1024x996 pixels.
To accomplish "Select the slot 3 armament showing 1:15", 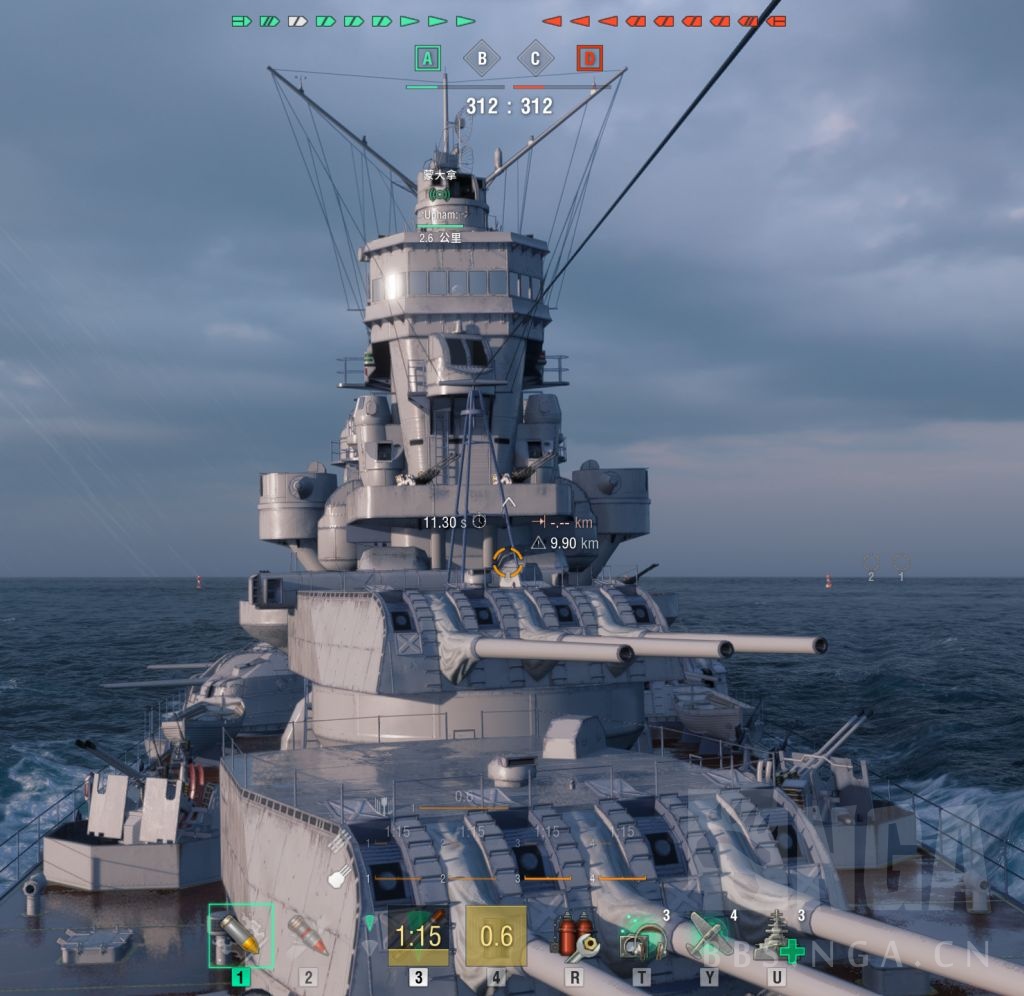I will click(x=418, y=936).
